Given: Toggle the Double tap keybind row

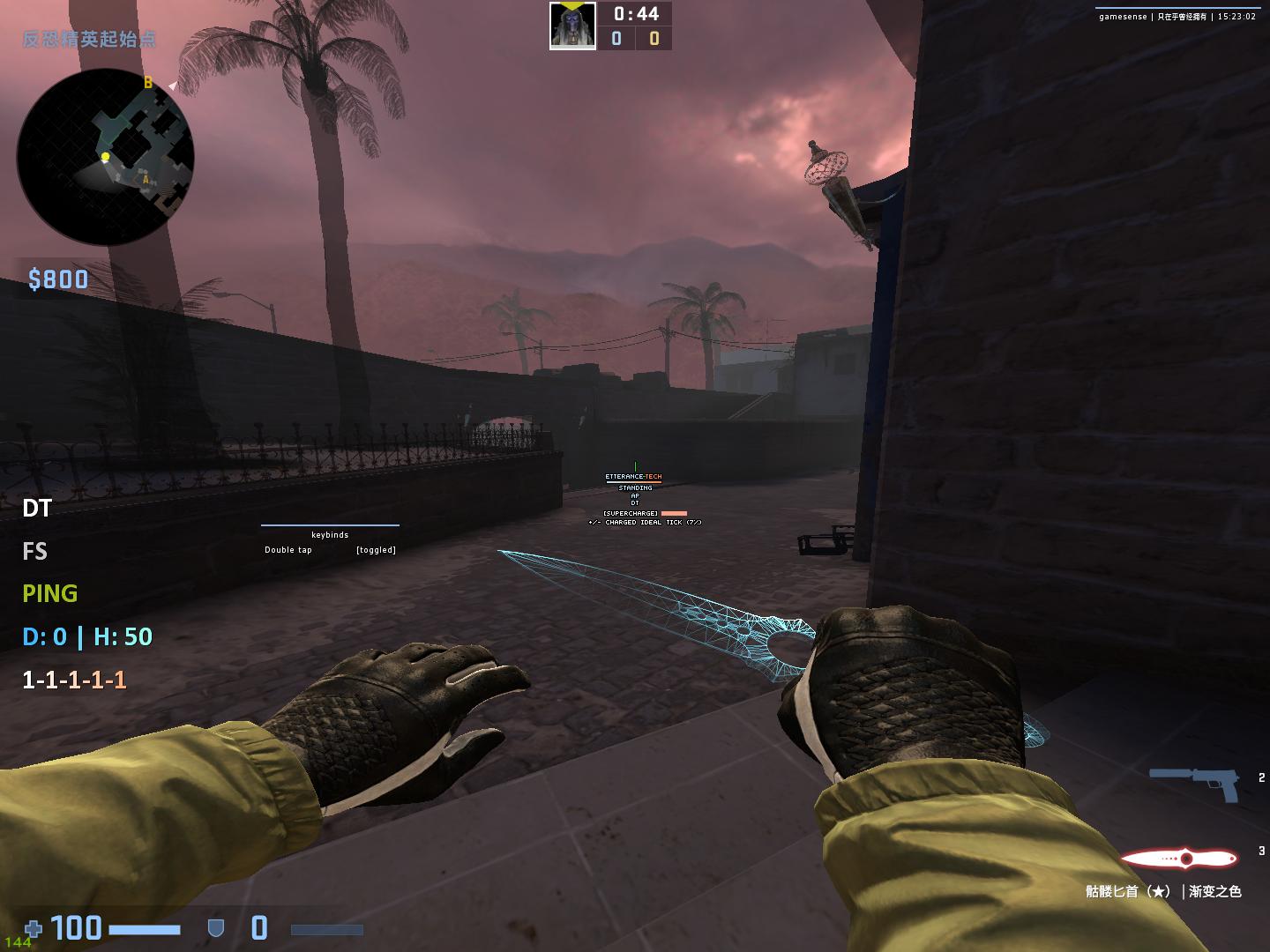Looking at the screenshot, I should tap(330, 550).
